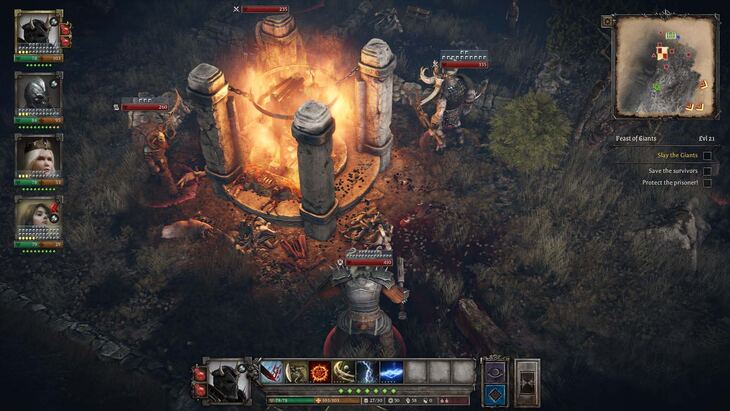Click the blue diamond button
This screenshot has width=730, height=411.
point(495,394)
